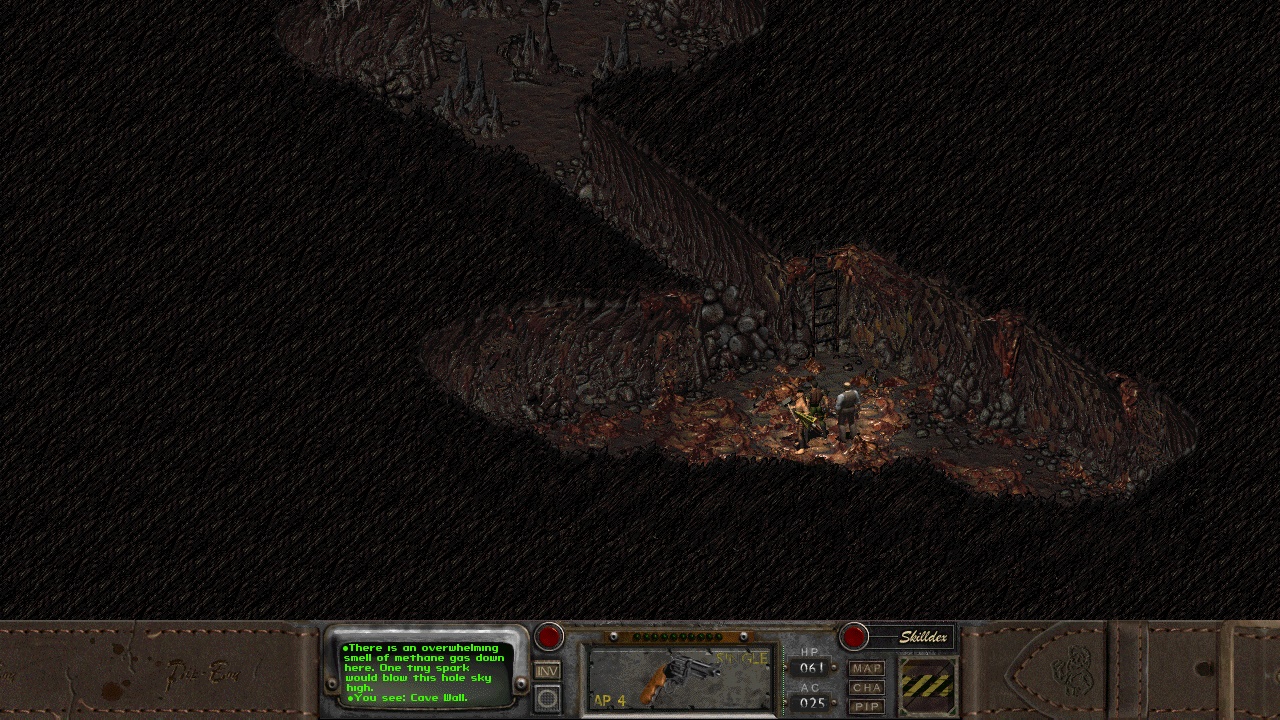Click the revolver weapon slot
This screenshot has width=1280, height=720.
tap(678, 678)
